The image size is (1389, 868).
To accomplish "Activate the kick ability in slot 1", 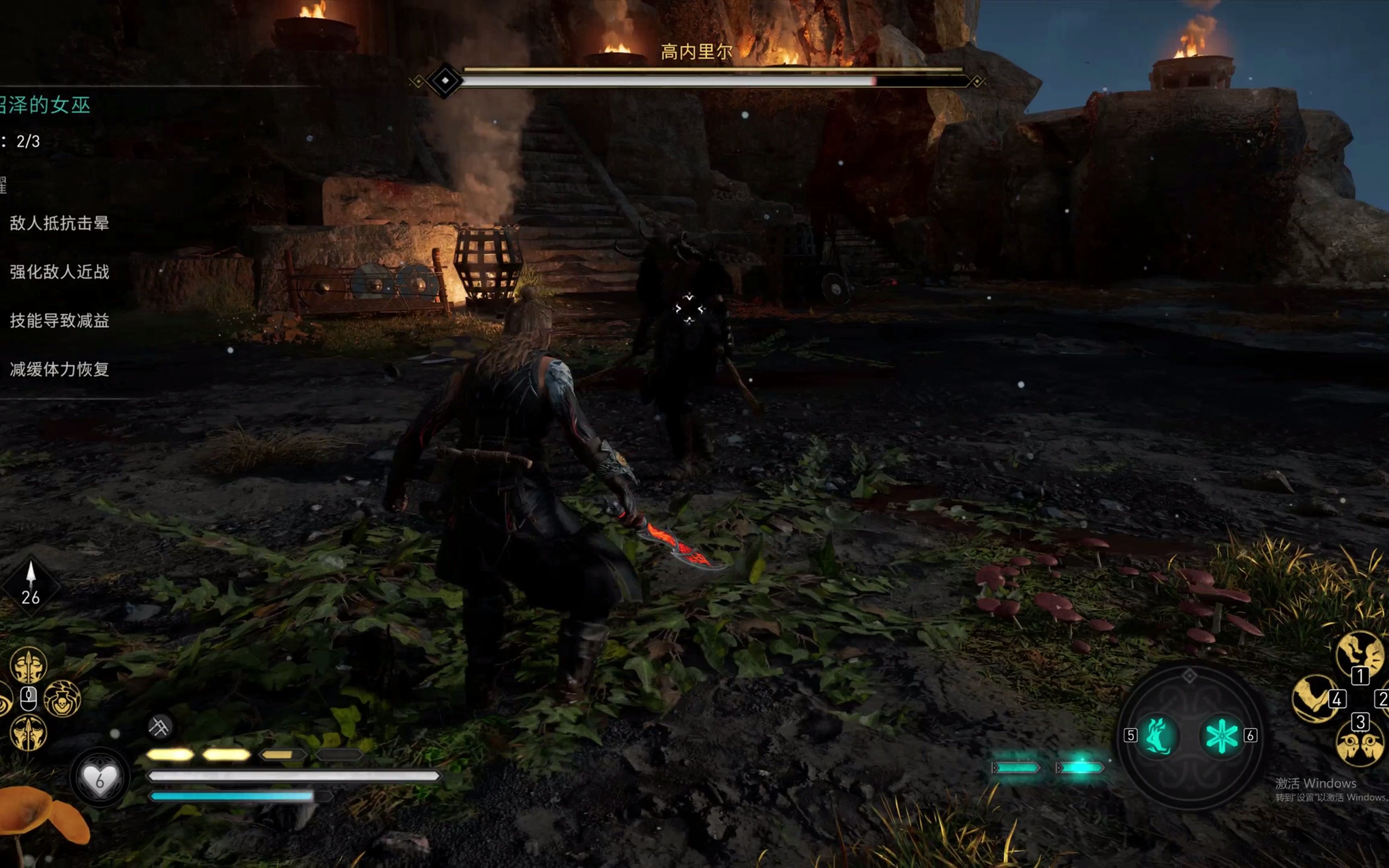I will pyautogui.click(x=1358, y=655).
